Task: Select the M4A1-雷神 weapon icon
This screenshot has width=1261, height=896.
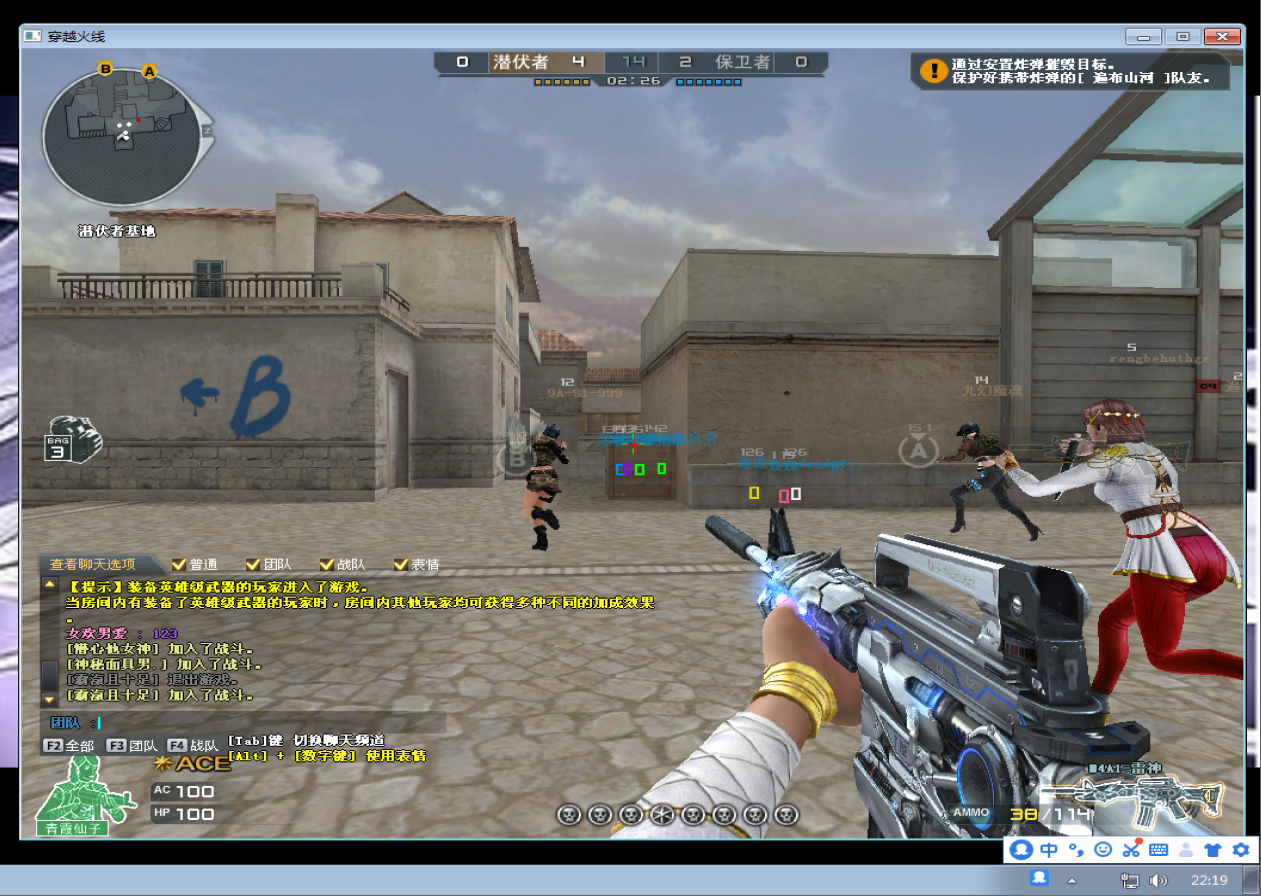Action: pos(1136,800)
